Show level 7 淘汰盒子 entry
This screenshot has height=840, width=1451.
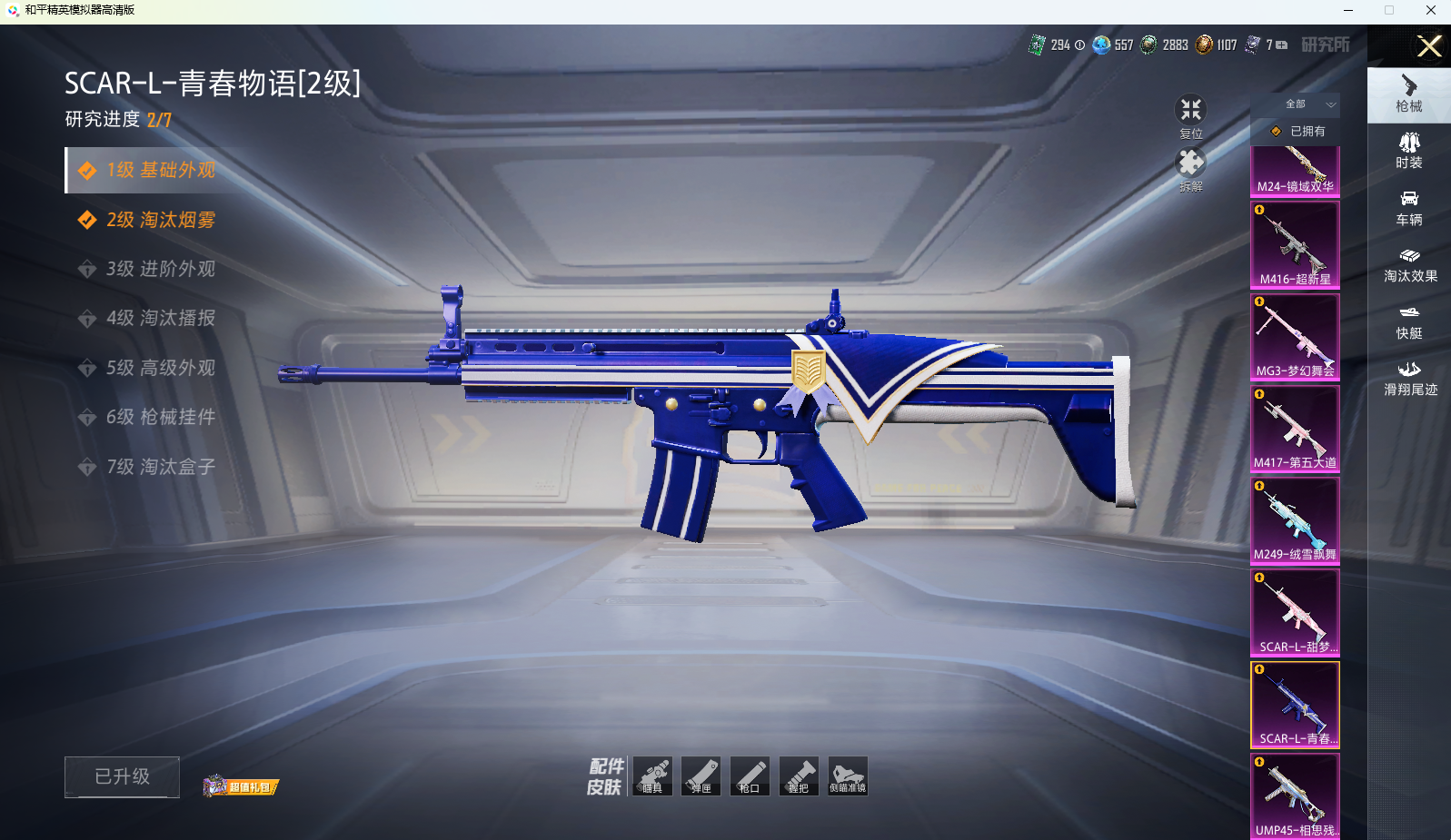click(x=160, y=467)
